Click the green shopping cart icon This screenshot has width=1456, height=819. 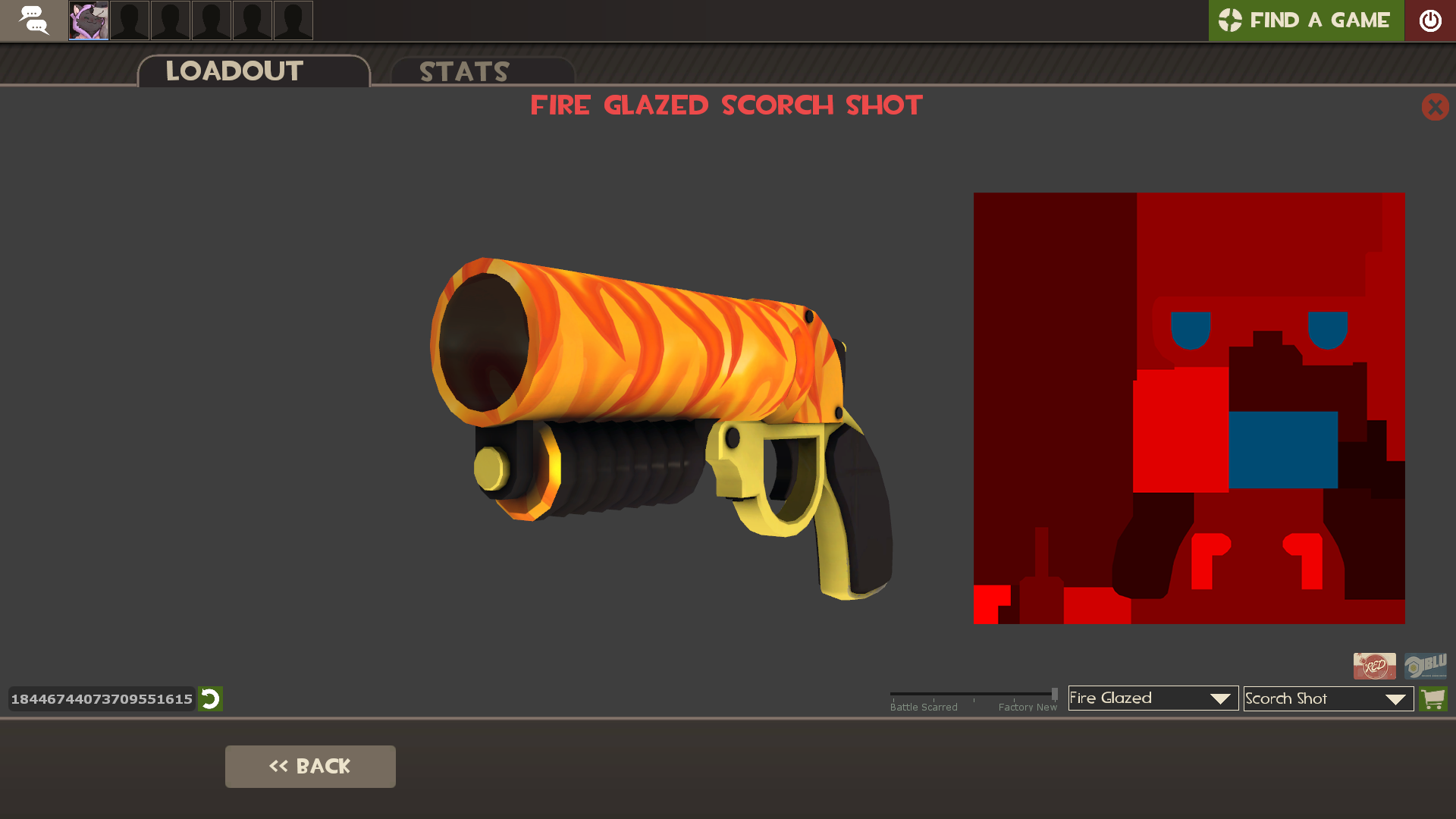tap(1433, 698)
